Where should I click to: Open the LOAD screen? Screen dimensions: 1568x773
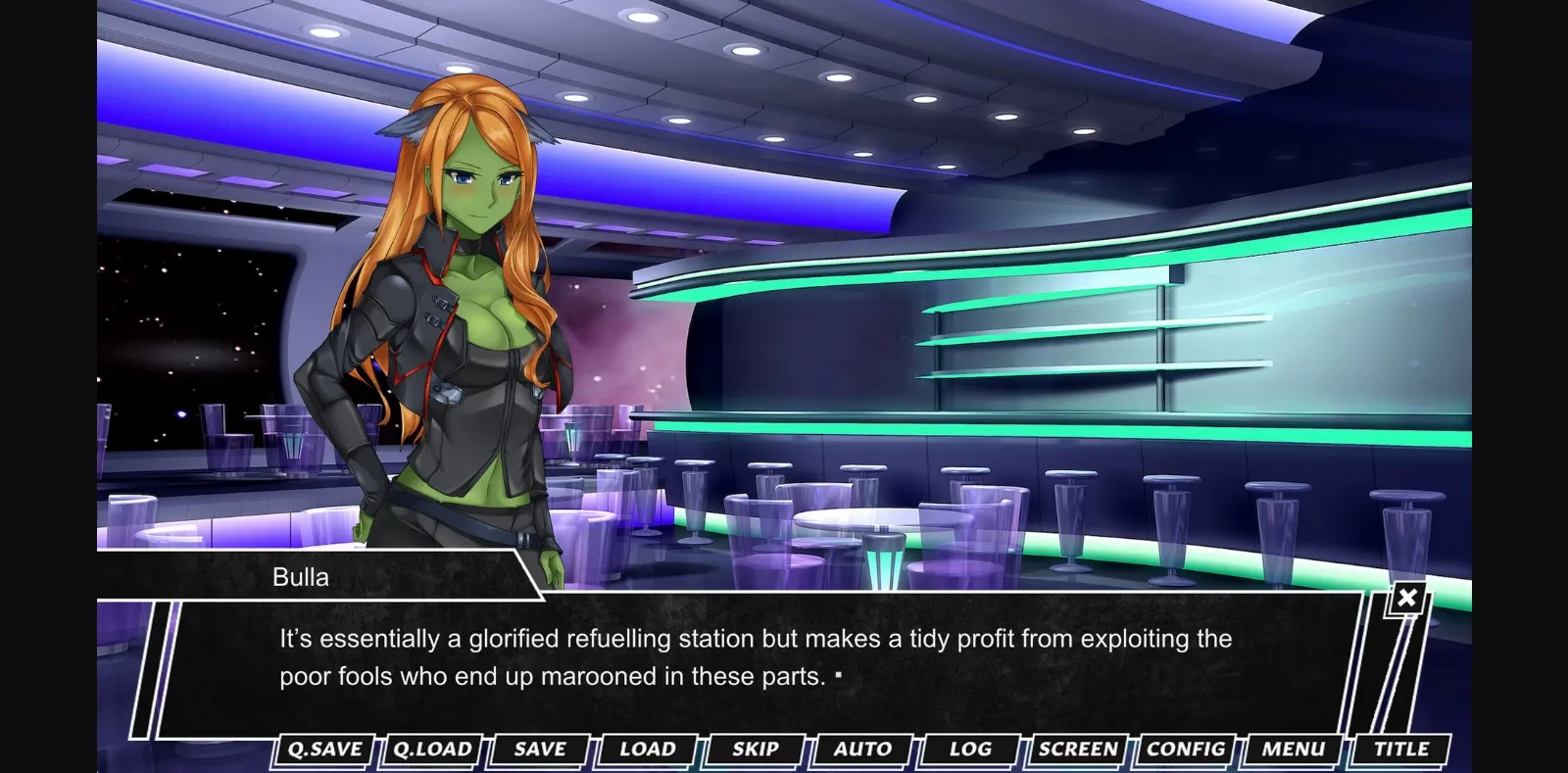(645, 749)
